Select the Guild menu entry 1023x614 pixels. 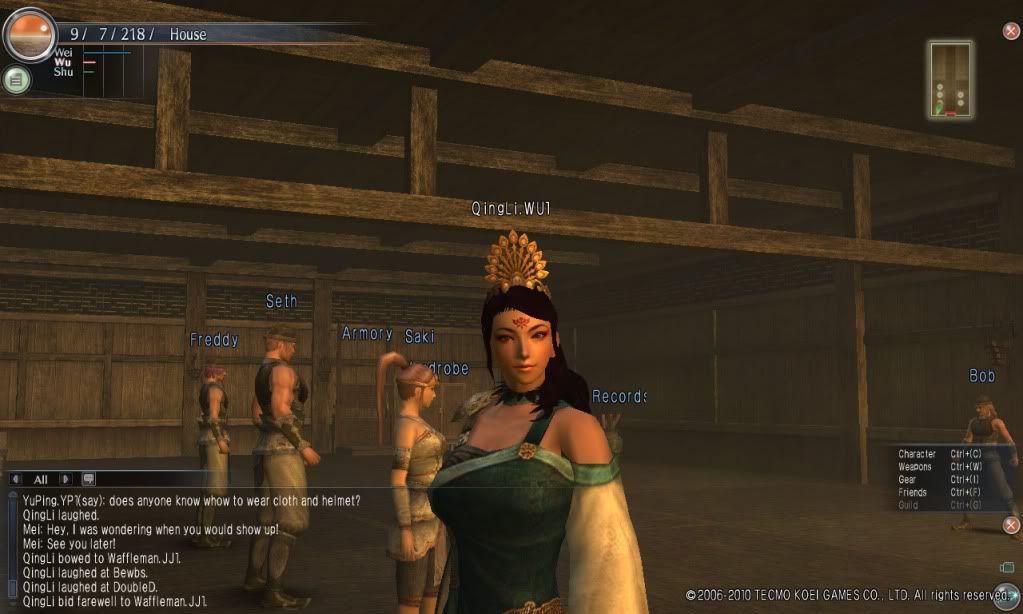coord(907,506)
